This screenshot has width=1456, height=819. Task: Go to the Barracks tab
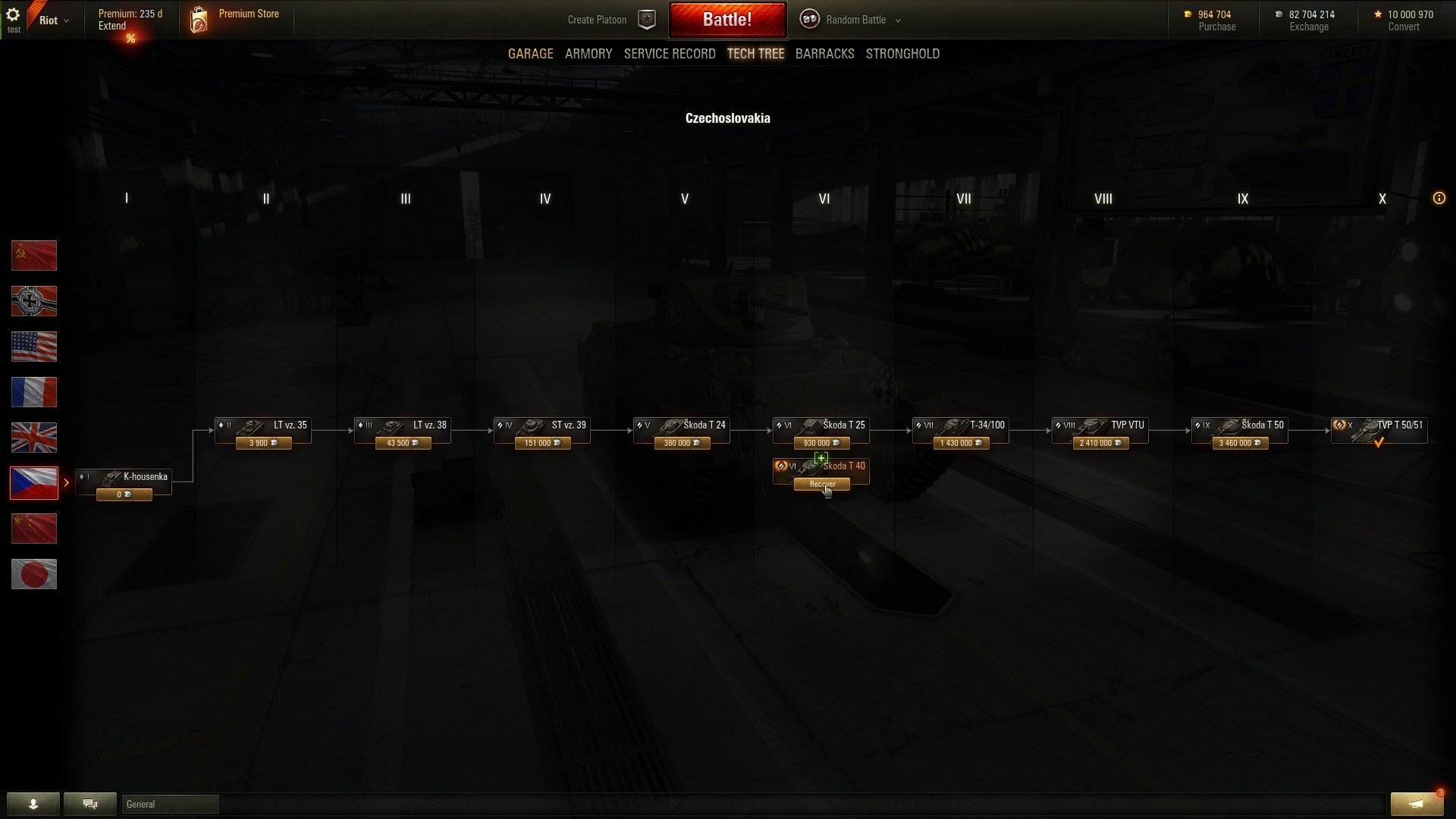point(824,54)
